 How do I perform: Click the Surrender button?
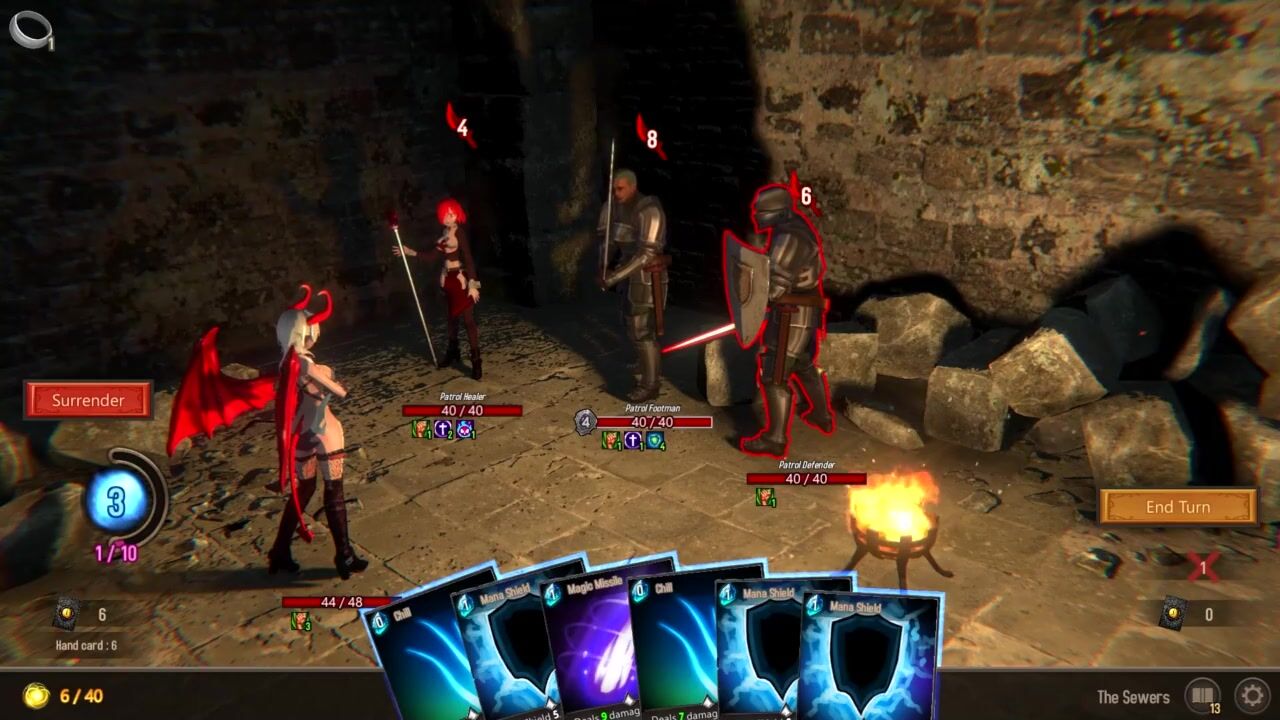88,400
